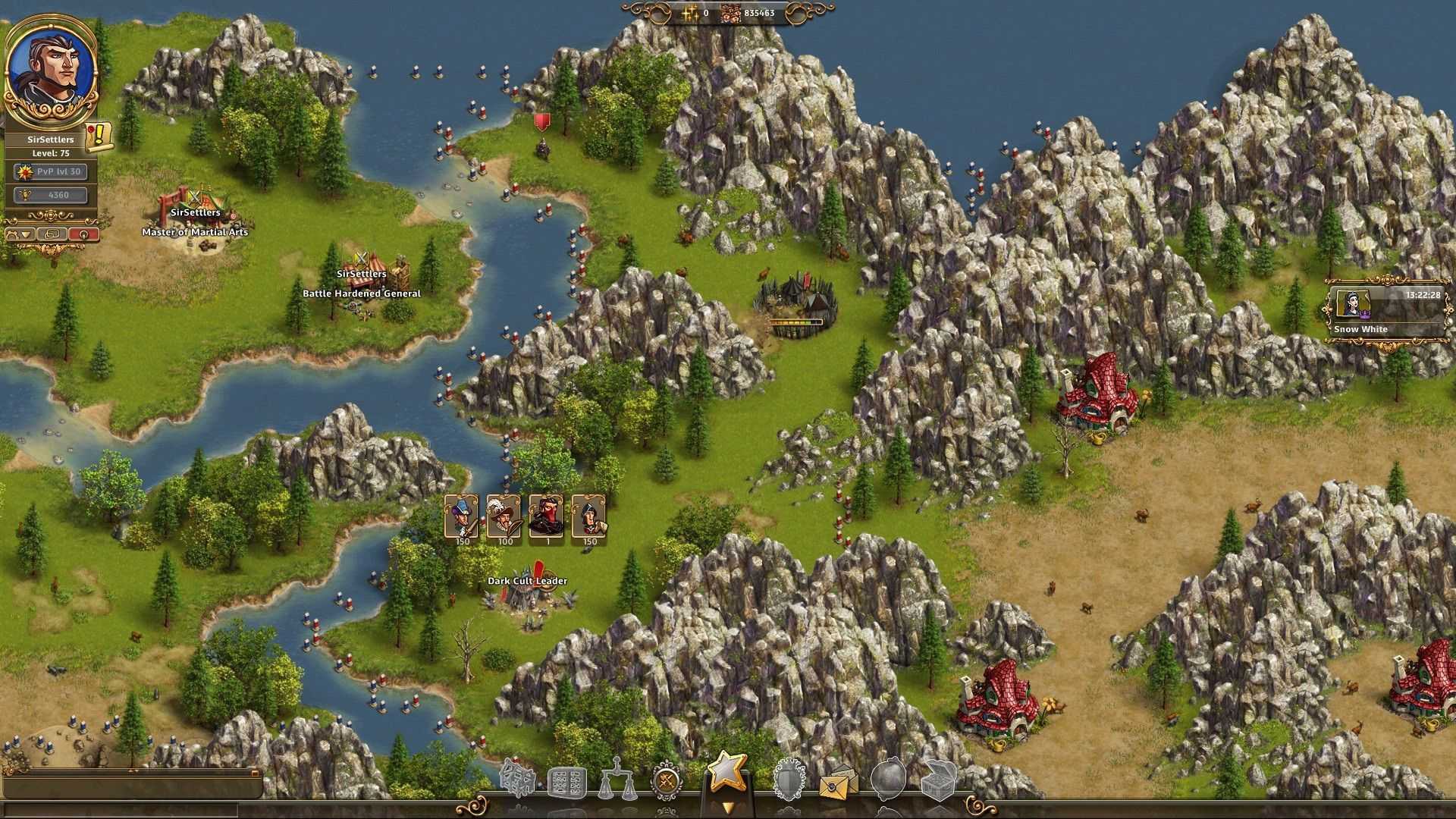This screenshot has height=819, width=1456.
Task: Open the trophy points 4360 panel
Action: 51,195
